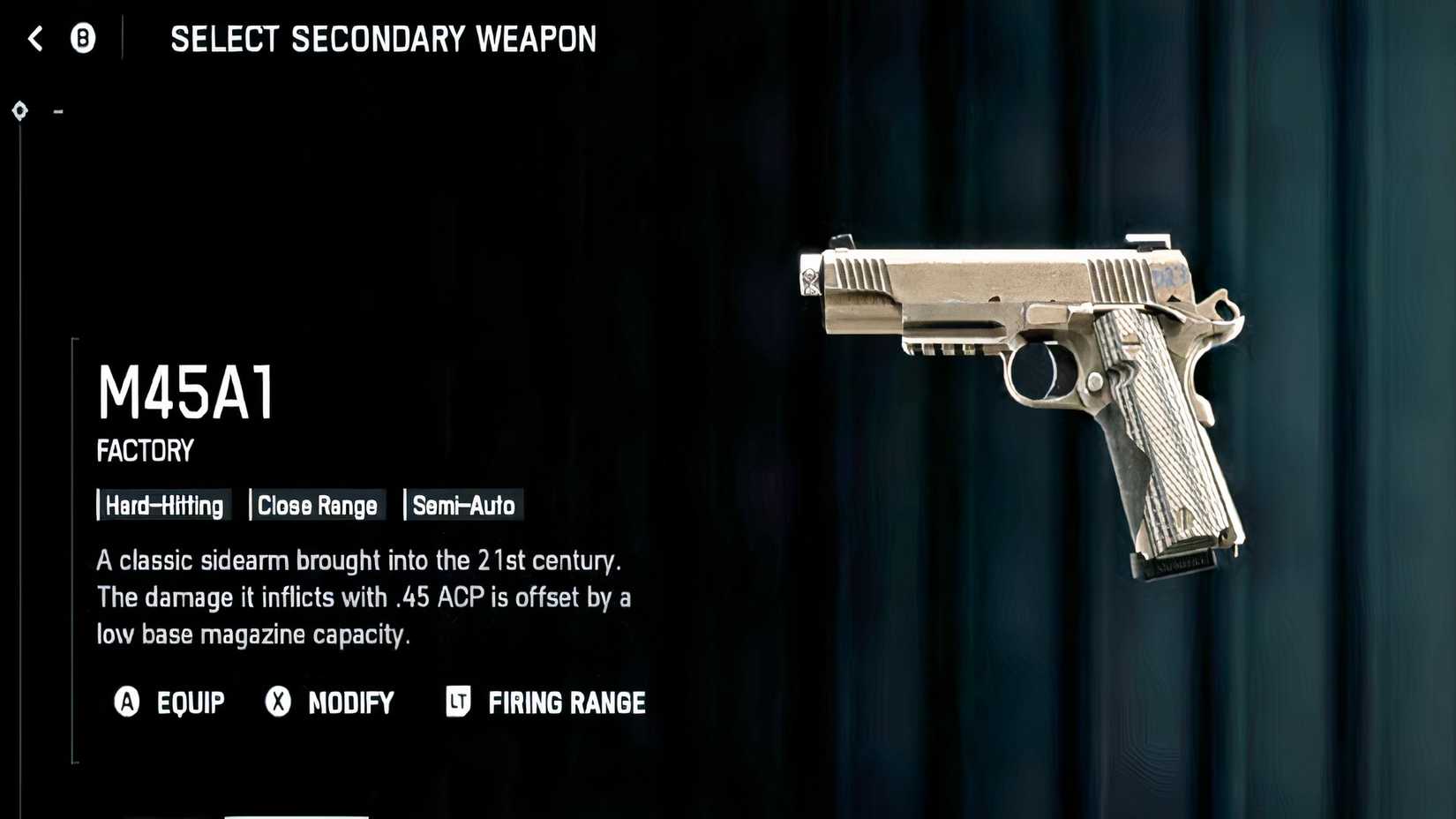
Task: Open the Firing Range option
Action: [566, 703]
